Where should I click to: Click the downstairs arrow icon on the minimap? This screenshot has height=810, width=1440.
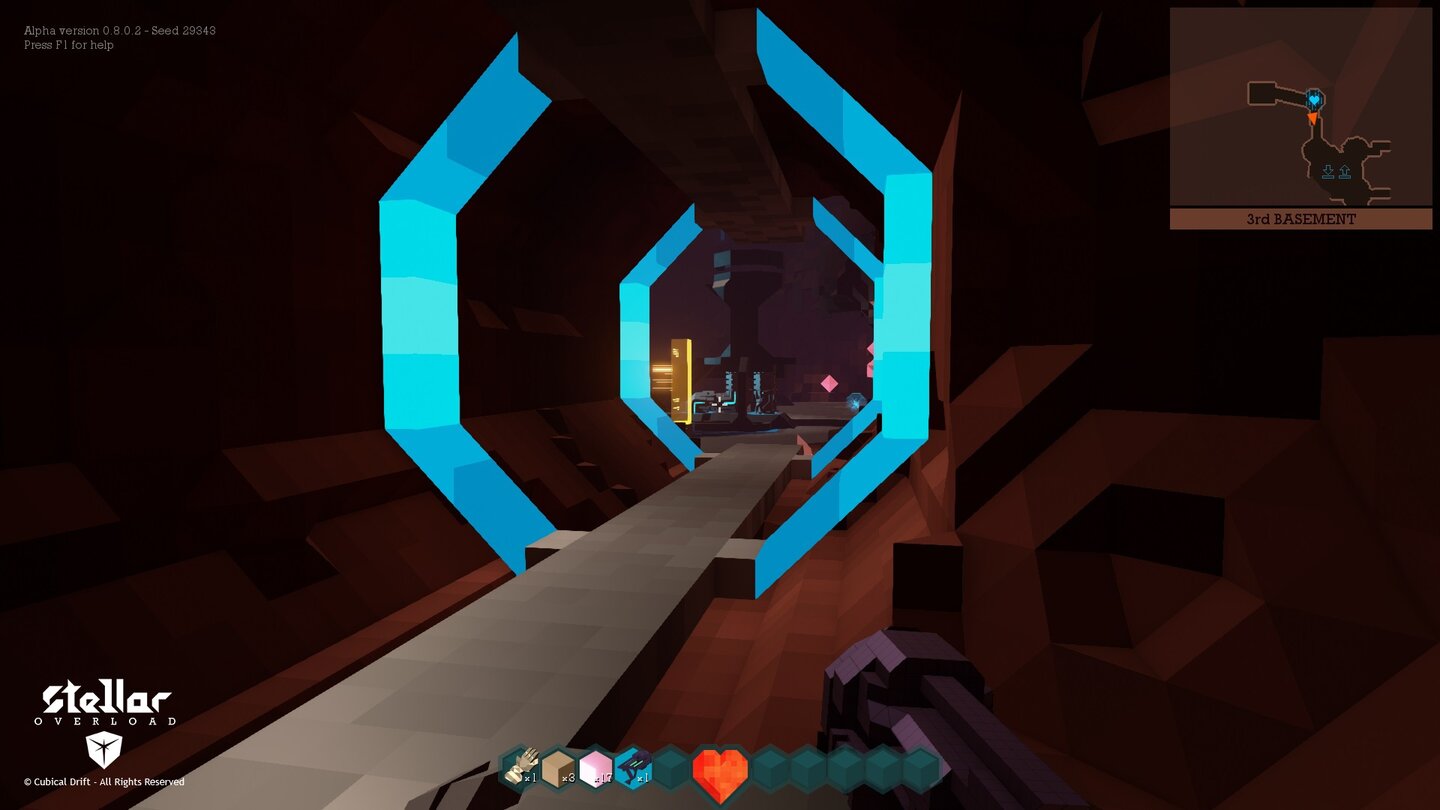(x=1329, y=171)
